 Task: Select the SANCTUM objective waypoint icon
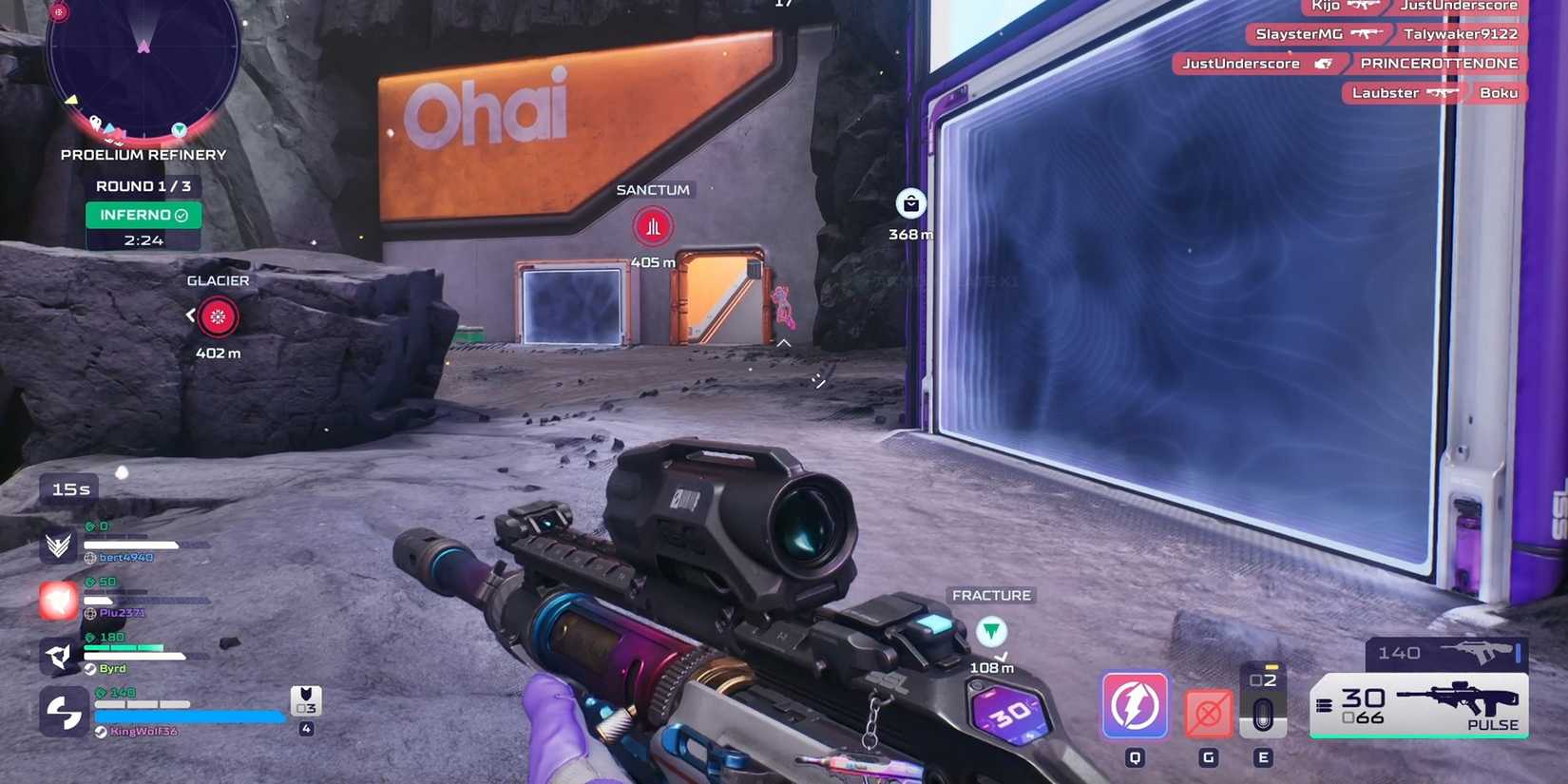652,227
